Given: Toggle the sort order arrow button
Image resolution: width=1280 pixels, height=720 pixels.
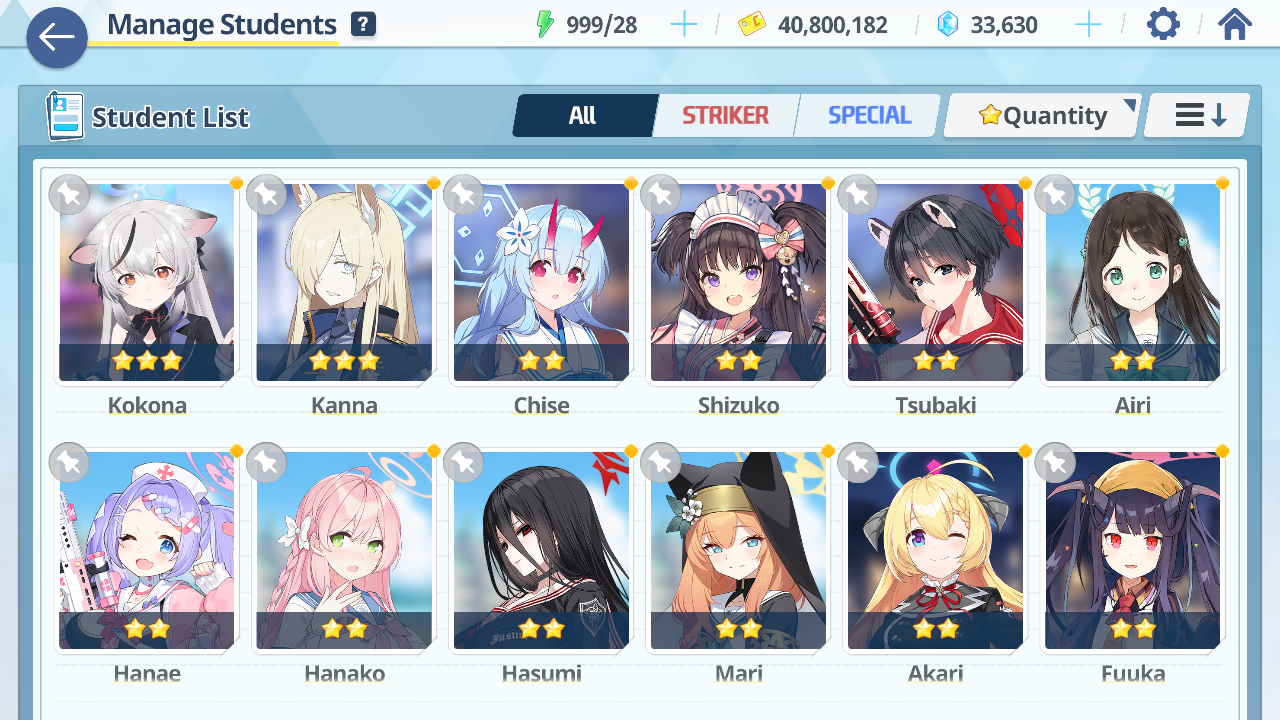Looking at the screenshot, I should tap(1198, 116).
